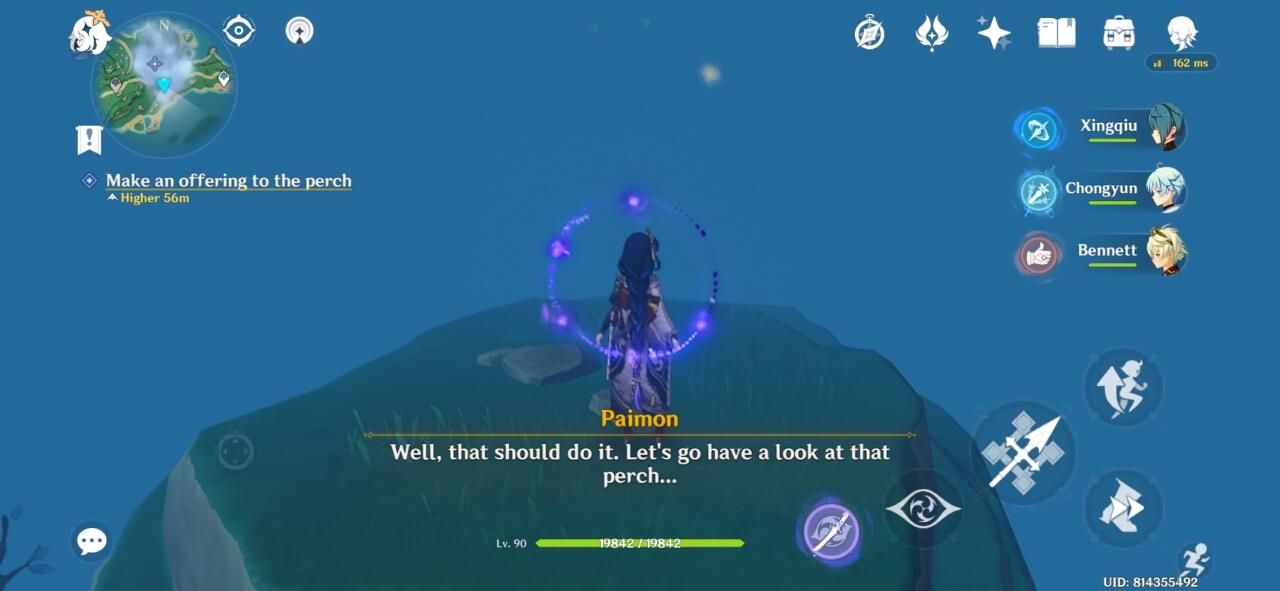The image size is (1280, 591).
Task: Open the character profile head icon
Action: [1182, 33]
